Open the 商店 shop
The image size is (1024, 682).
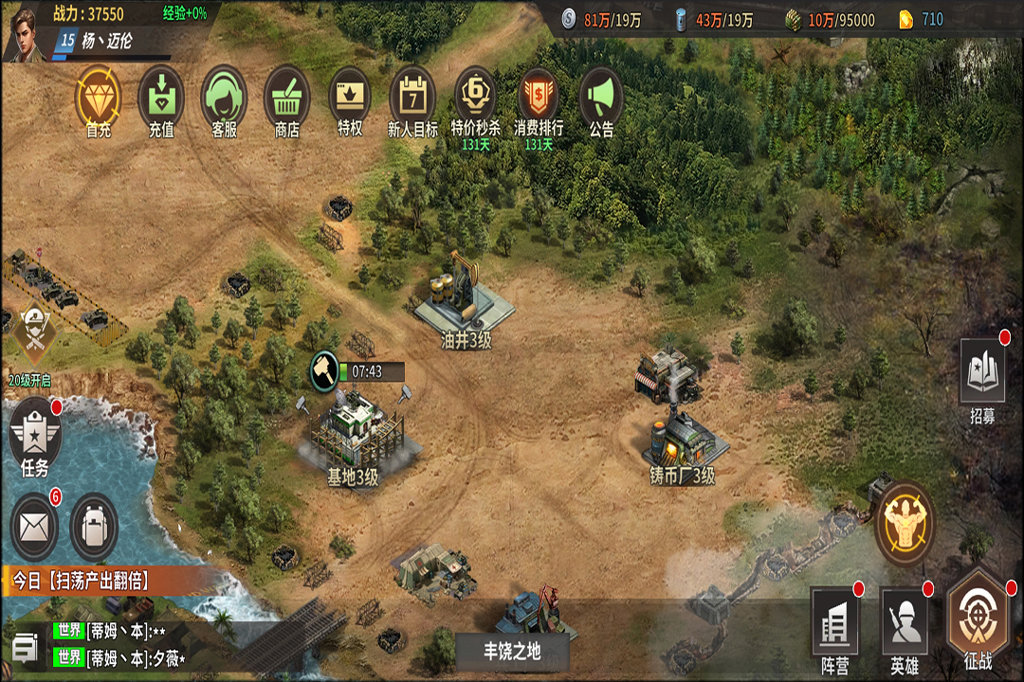287,97
